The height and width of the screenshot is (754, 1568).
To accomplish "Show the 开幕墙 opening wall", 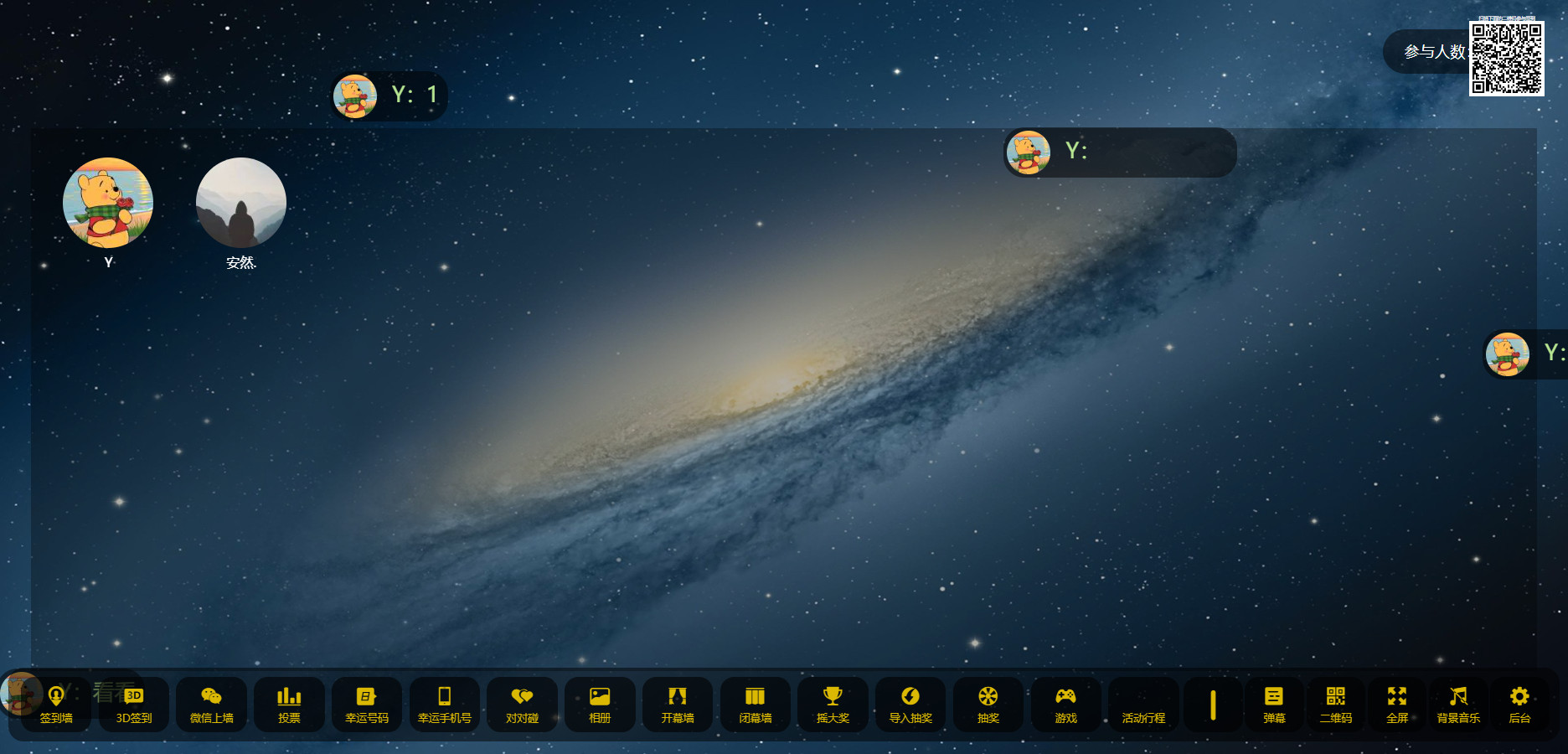I will click(678, 705).
